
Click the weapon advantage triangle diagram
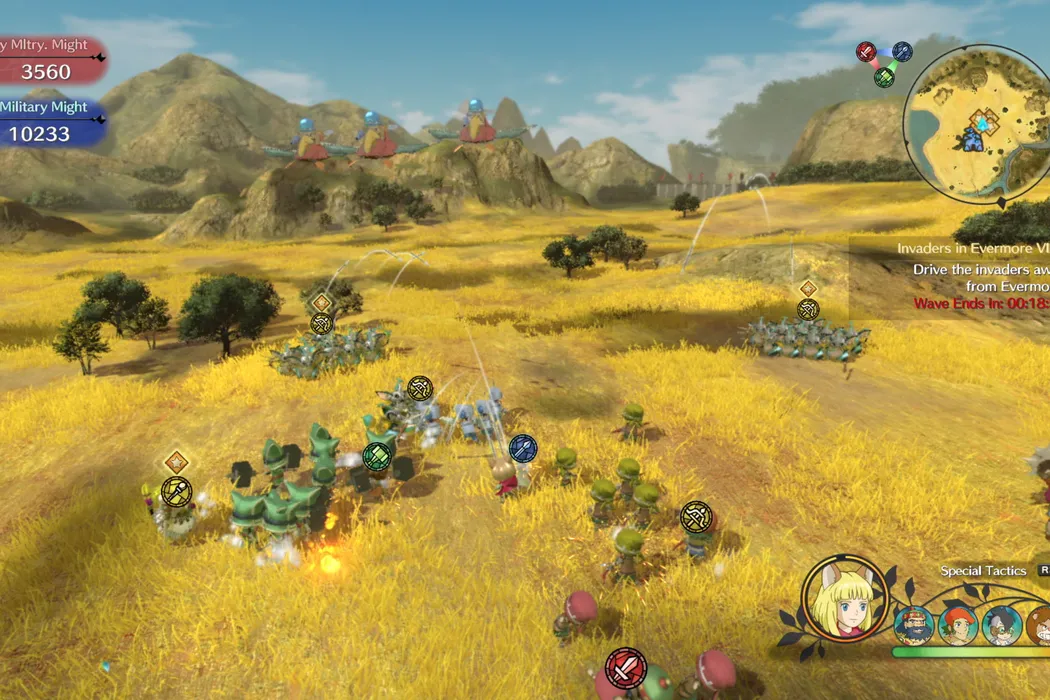click(884, 63)
